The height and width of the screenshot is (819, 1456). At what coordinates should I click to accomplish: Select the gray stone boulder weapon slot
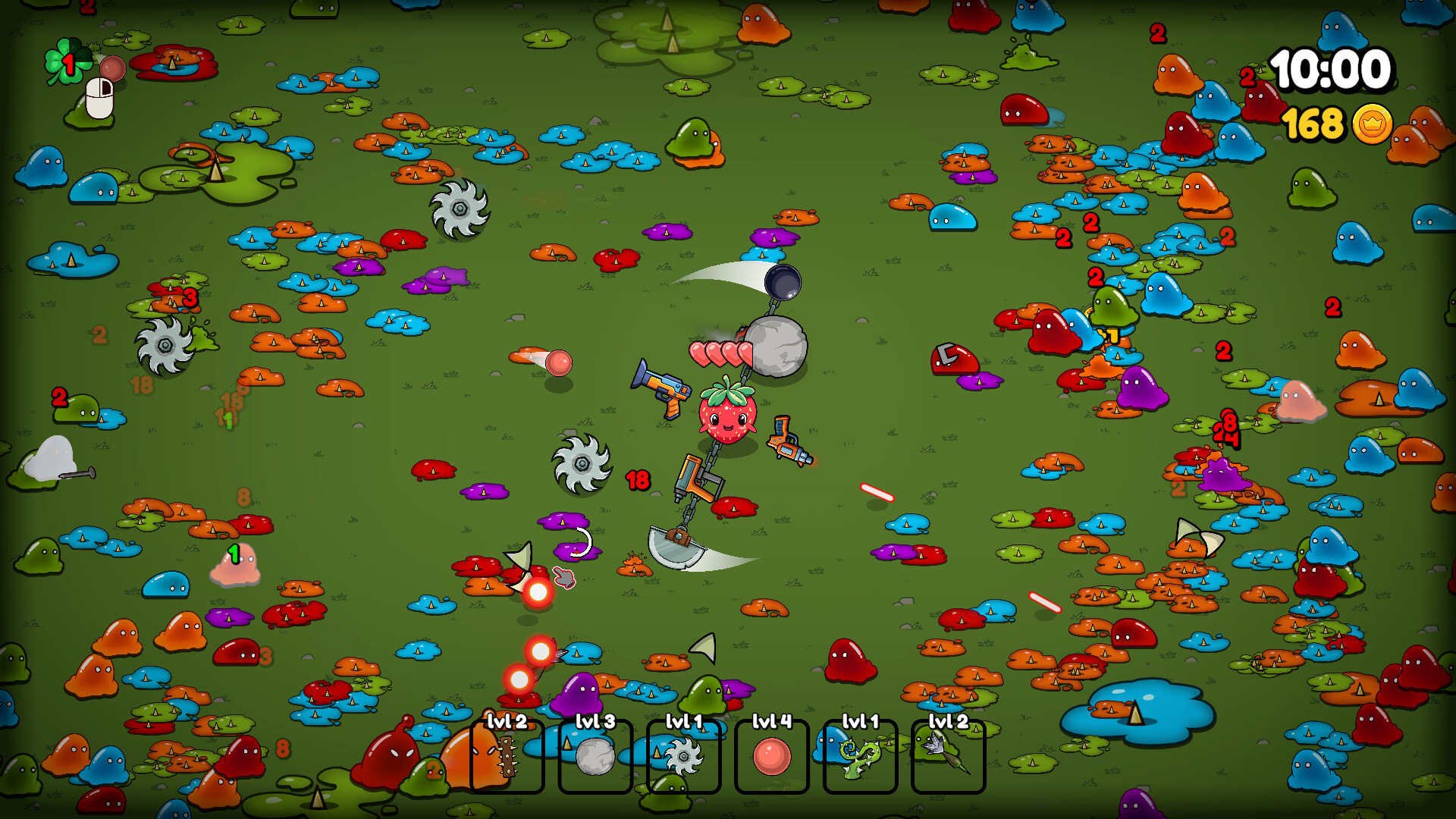(x=595, y=756)
